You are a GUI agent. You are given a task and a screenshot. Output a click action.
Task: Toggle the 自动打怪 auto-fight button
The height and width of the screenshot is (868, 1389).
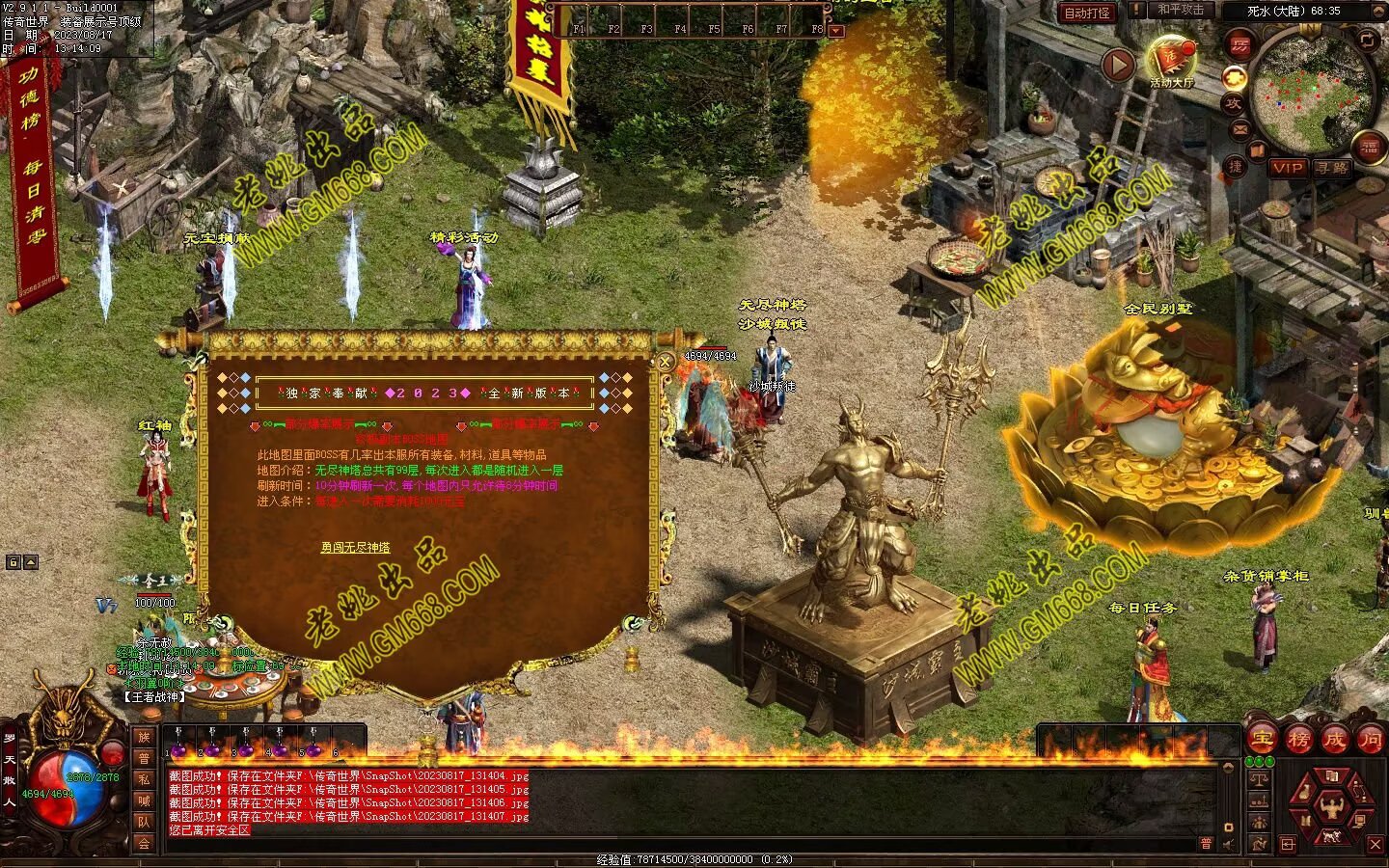coord(1086,13)
